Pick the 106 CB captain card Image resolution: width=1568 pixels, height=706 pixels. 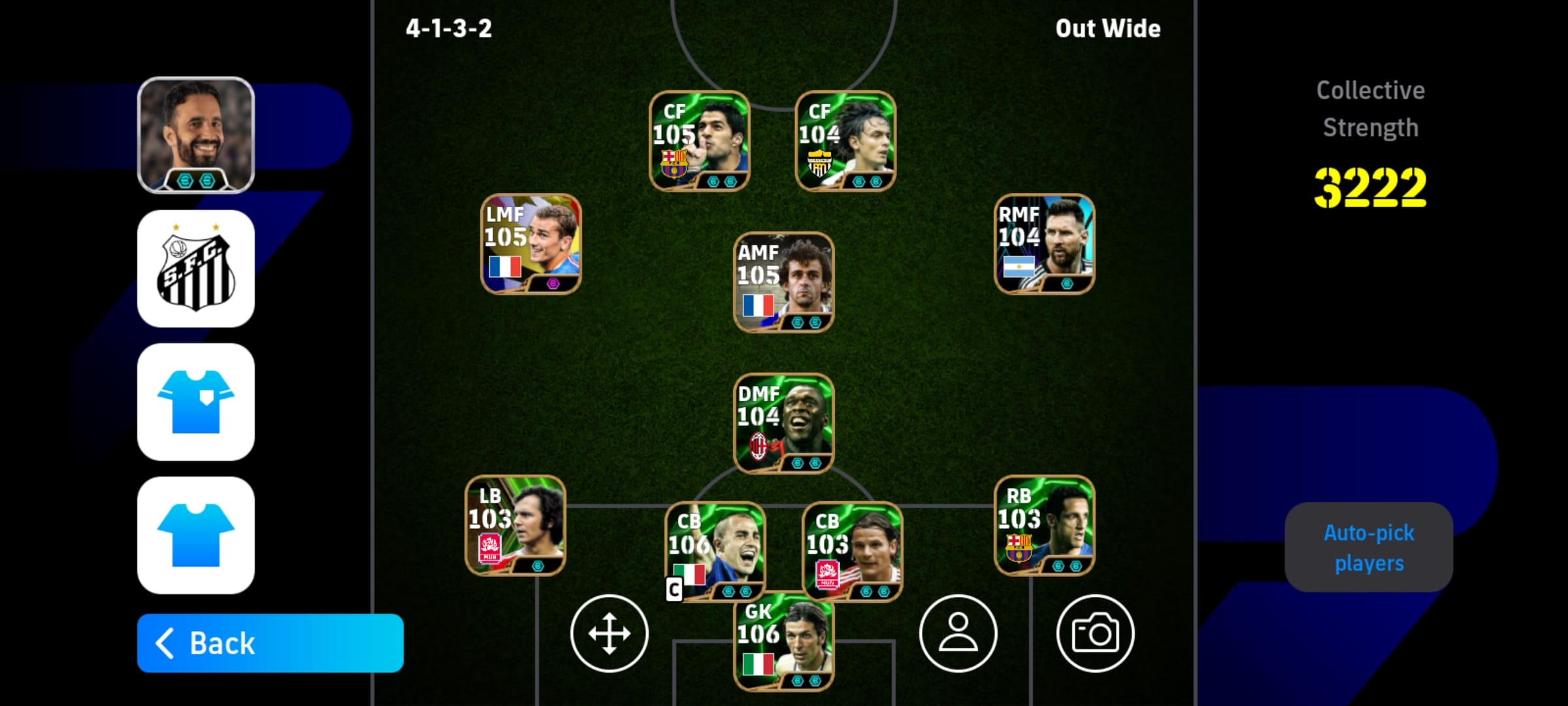pyautogui.click(x=715, y=551)
